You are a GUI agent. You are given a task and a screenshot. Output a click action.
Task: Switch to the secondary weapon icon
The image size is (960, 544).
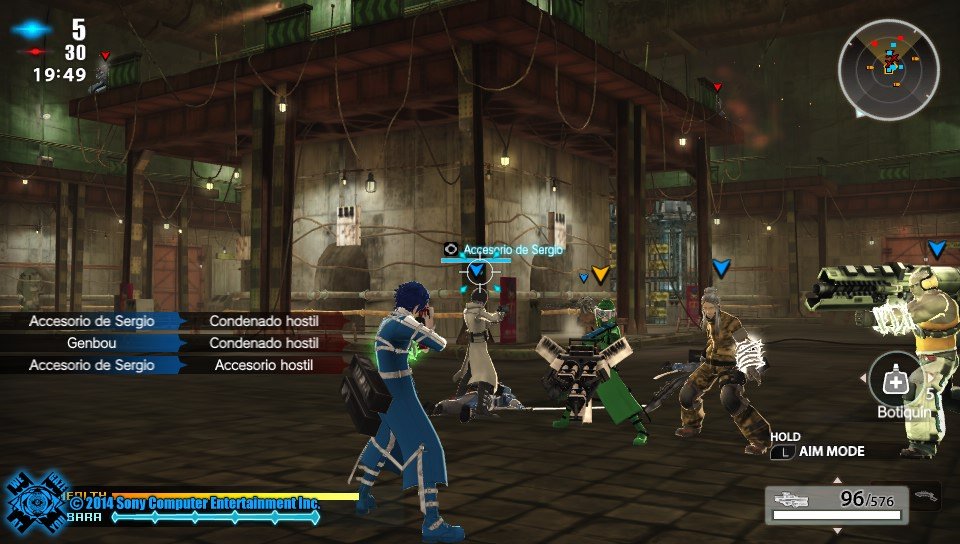(926, 494)
